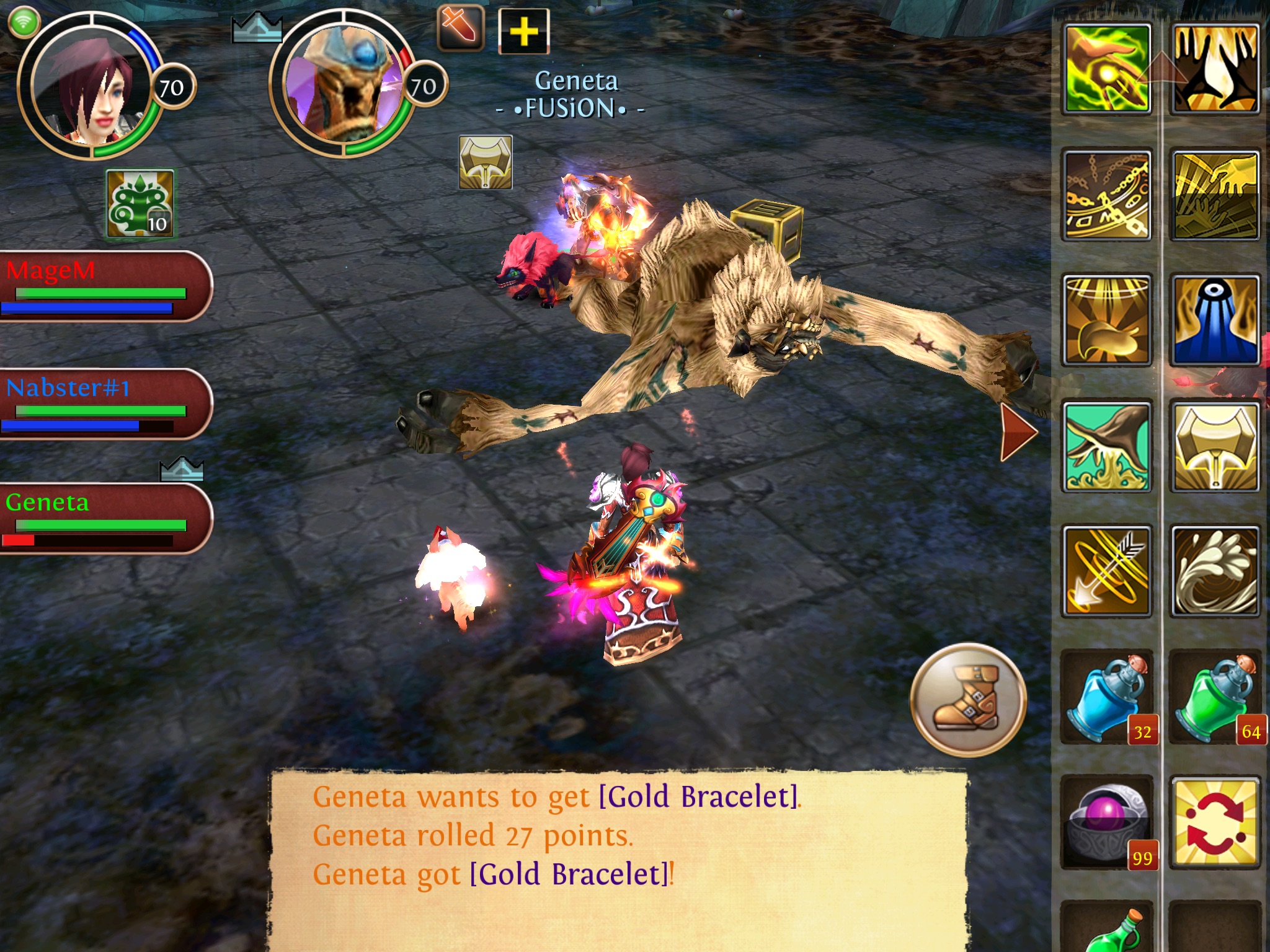This screenshot has height=952, width=1270.
Task: Activate the blue eye beam skill
Action: pyautogui.click(x=1215, y=320)
